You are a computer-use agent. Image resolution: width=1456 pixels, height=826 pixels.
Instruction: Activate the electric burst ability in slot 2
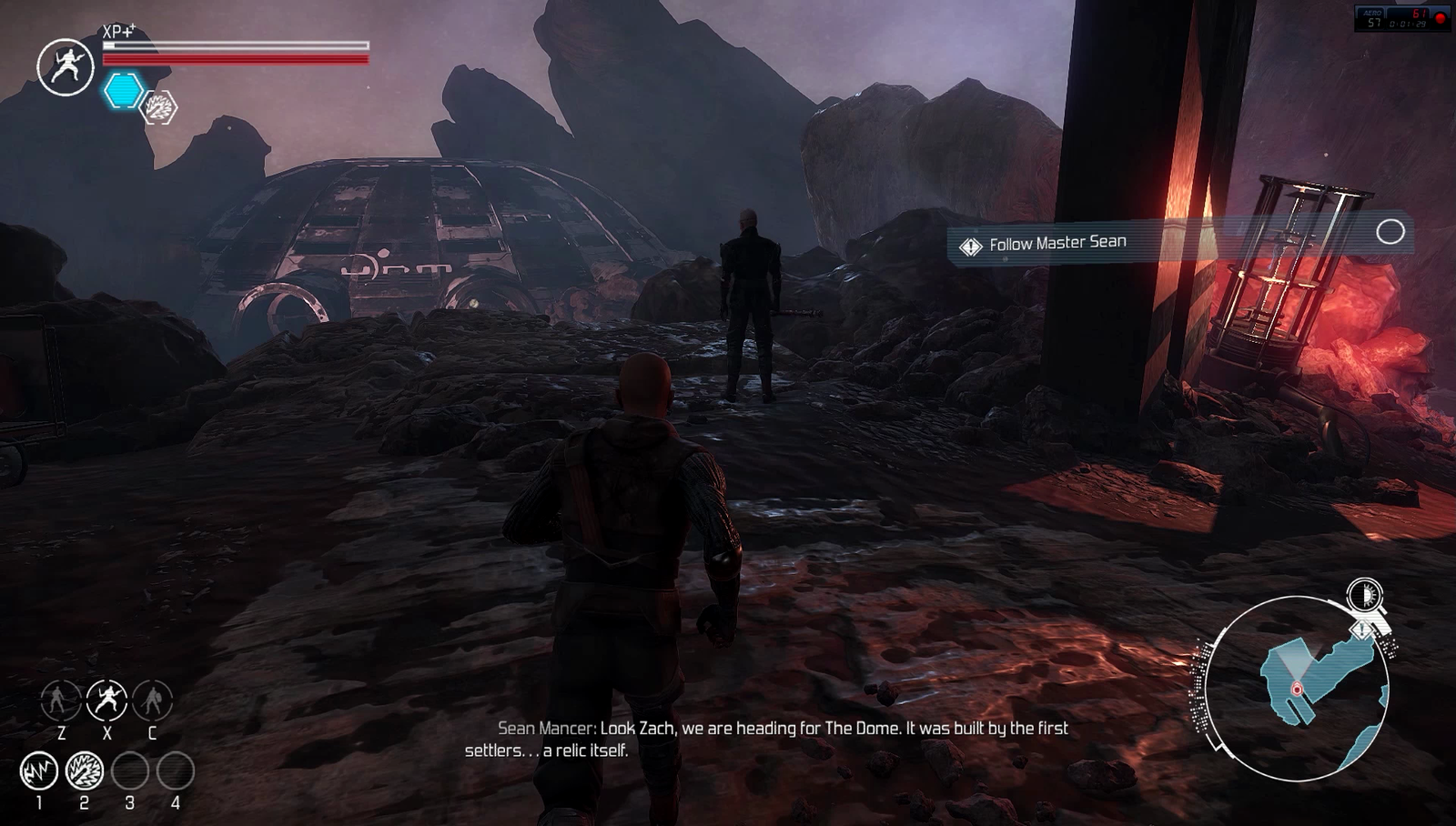point(85,771)
